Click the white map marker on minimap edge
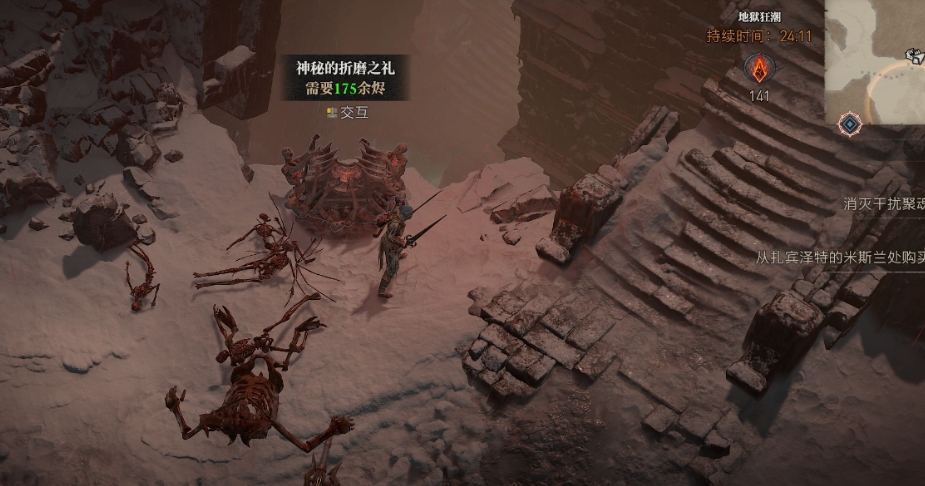This screenshot has width=925, height=486. pyautogui.click(x=915, y=56)
